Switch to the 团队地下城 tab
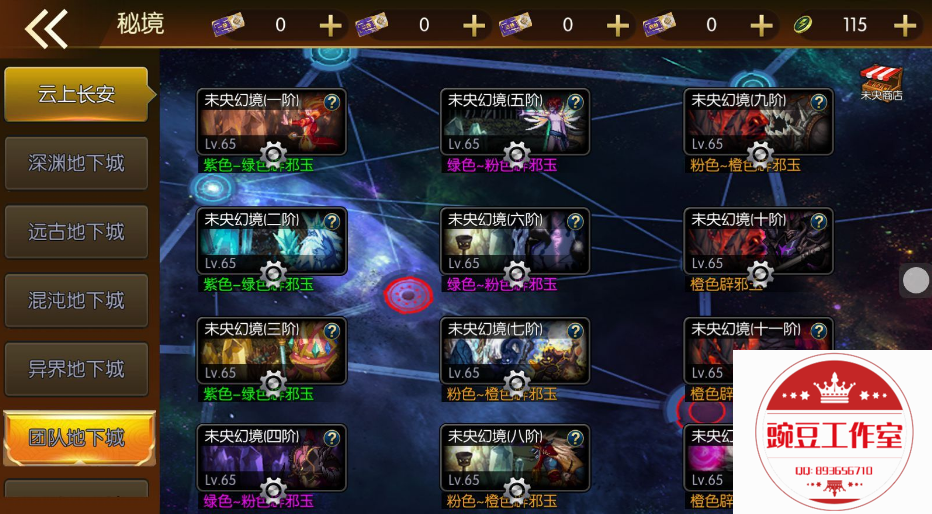Image resolution: width=932 pixels, height=514 pixels. coord(78,438)
